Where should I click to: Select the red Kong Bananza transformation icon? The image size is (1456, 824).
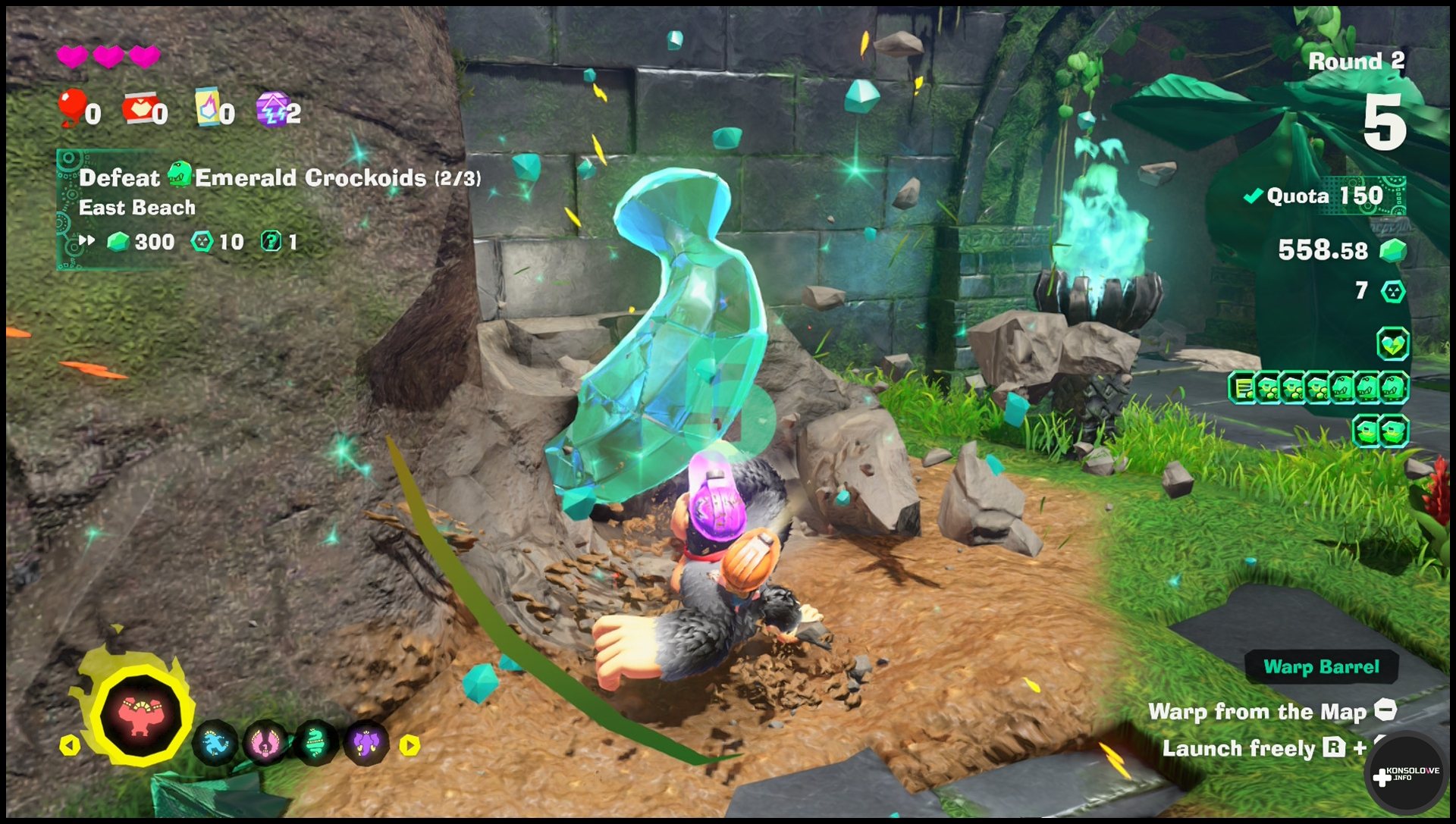[140, 716]
